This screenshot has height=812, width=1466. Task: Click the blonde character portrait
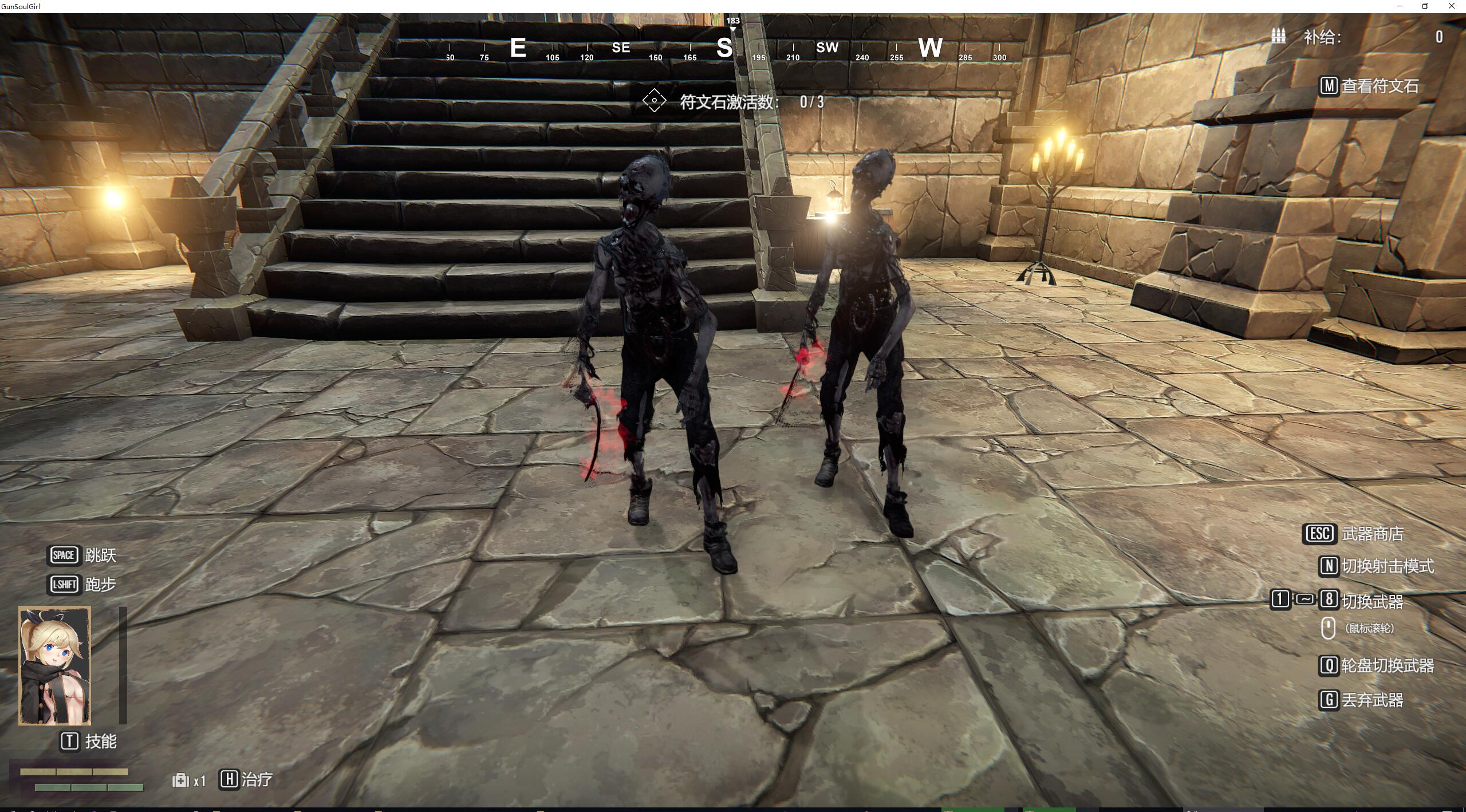(55, 666)
